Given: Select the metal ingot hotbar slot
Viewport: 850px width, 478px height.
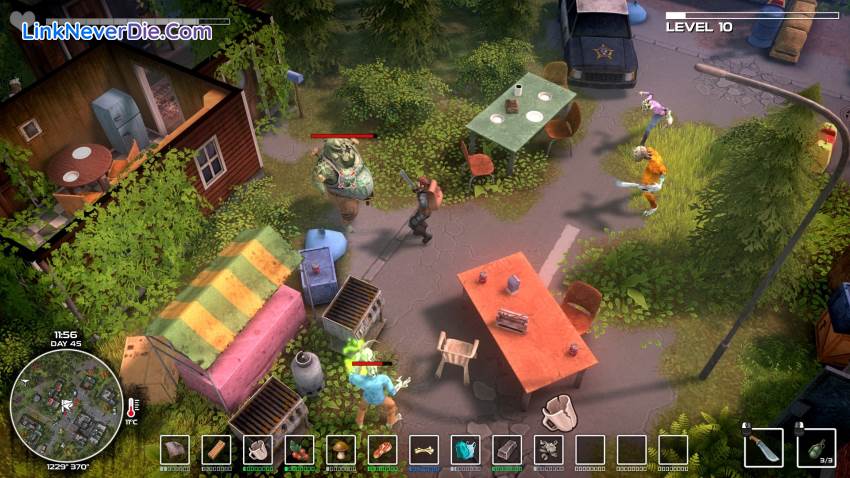Looking at the screenshot, I should tap(507, 450).
